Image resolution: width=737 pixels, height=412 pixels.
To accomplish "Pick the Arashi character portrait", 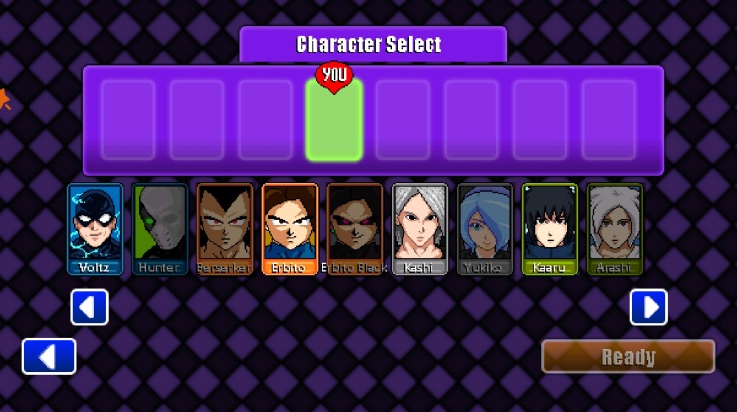I will point(615,228).
